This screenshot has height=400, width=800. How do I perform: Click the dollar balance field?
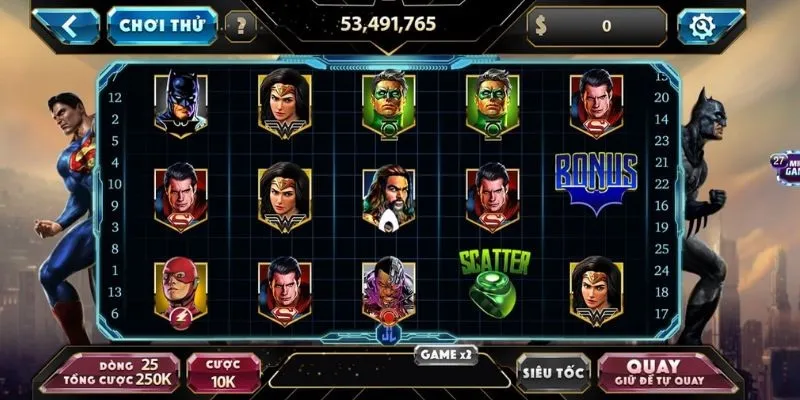tap(597, 27)
